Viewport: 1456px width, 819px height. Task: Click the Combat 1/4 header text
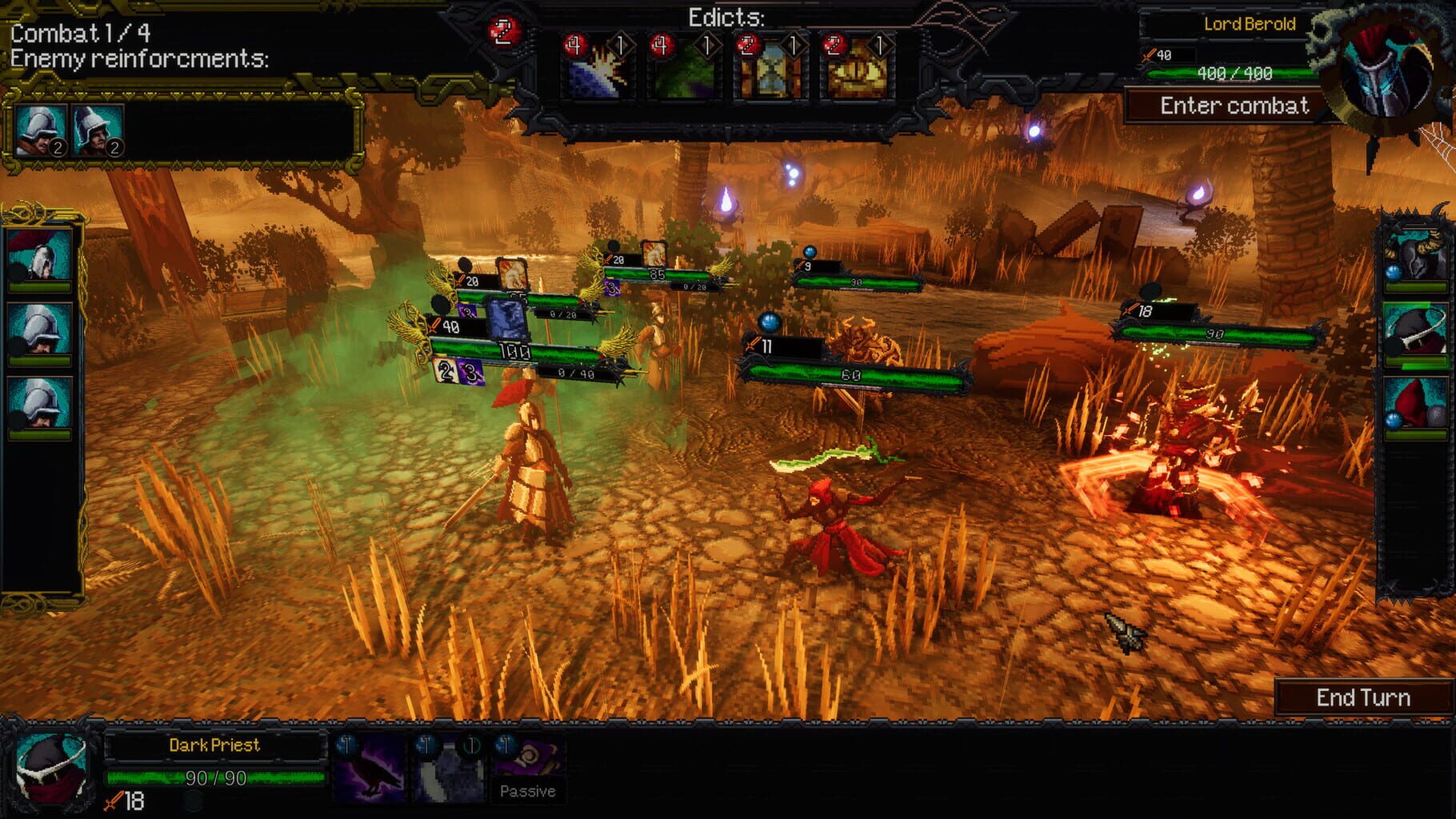[x=81, y=34]
